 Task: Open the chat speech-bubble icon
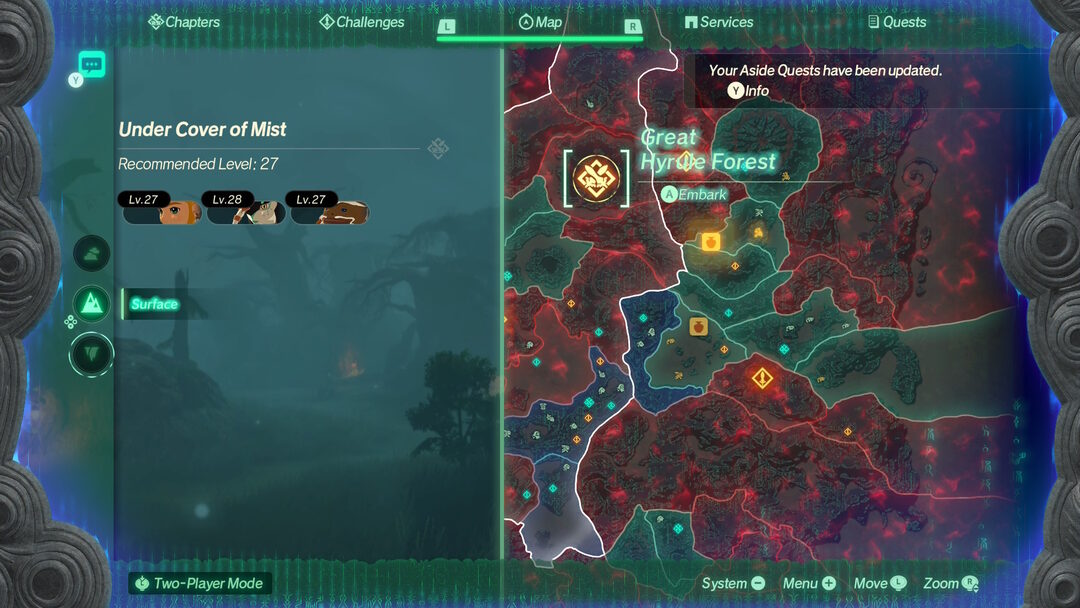92,65
